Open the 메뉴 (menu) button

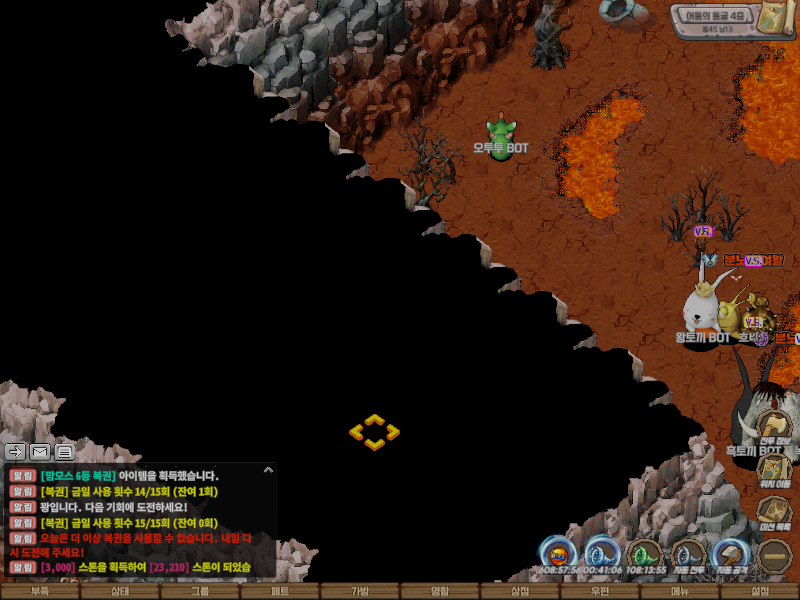tap(680, 591)
